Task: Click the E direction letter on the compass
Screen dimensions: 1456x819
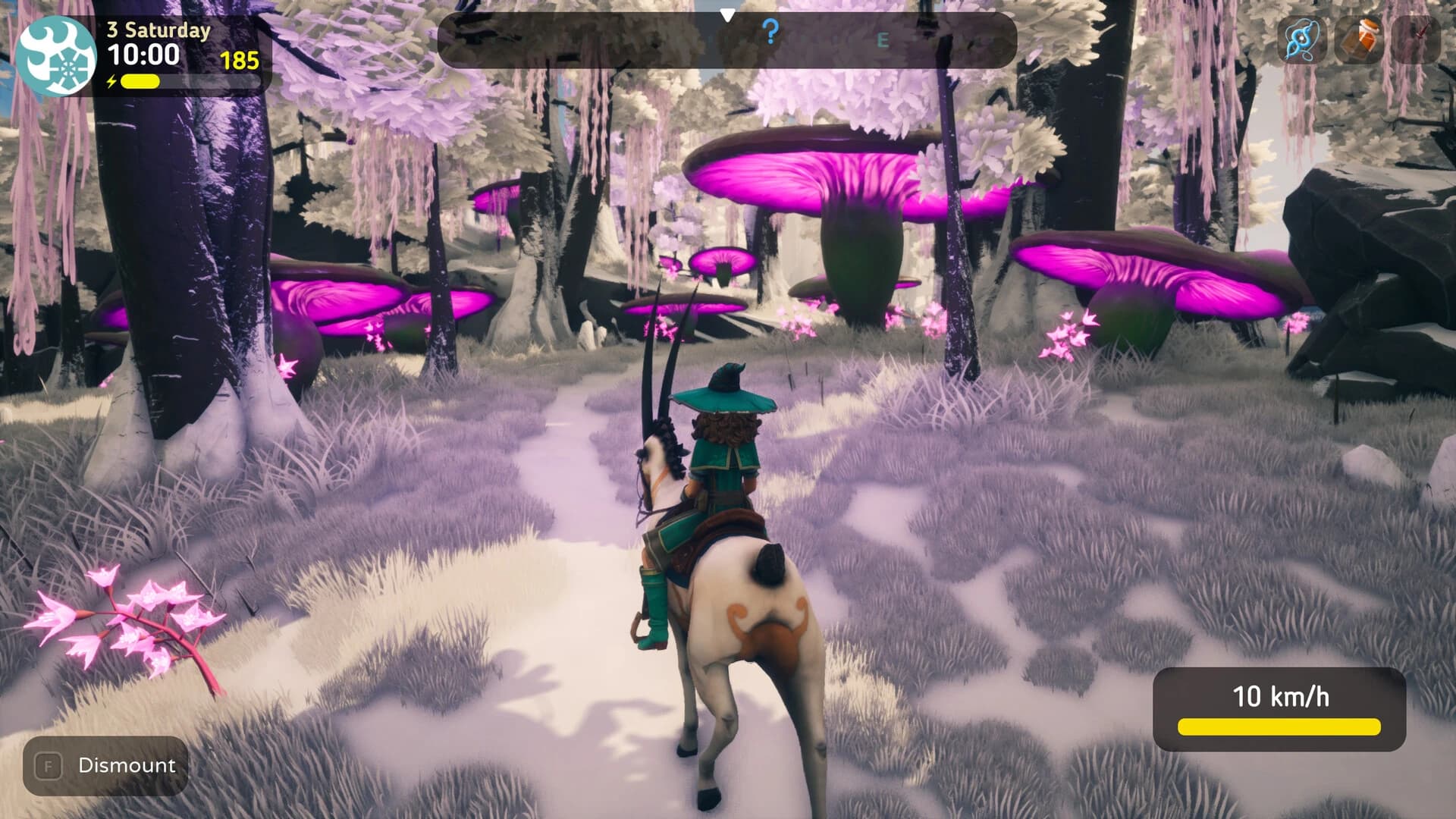Action: tap(882, 38)
